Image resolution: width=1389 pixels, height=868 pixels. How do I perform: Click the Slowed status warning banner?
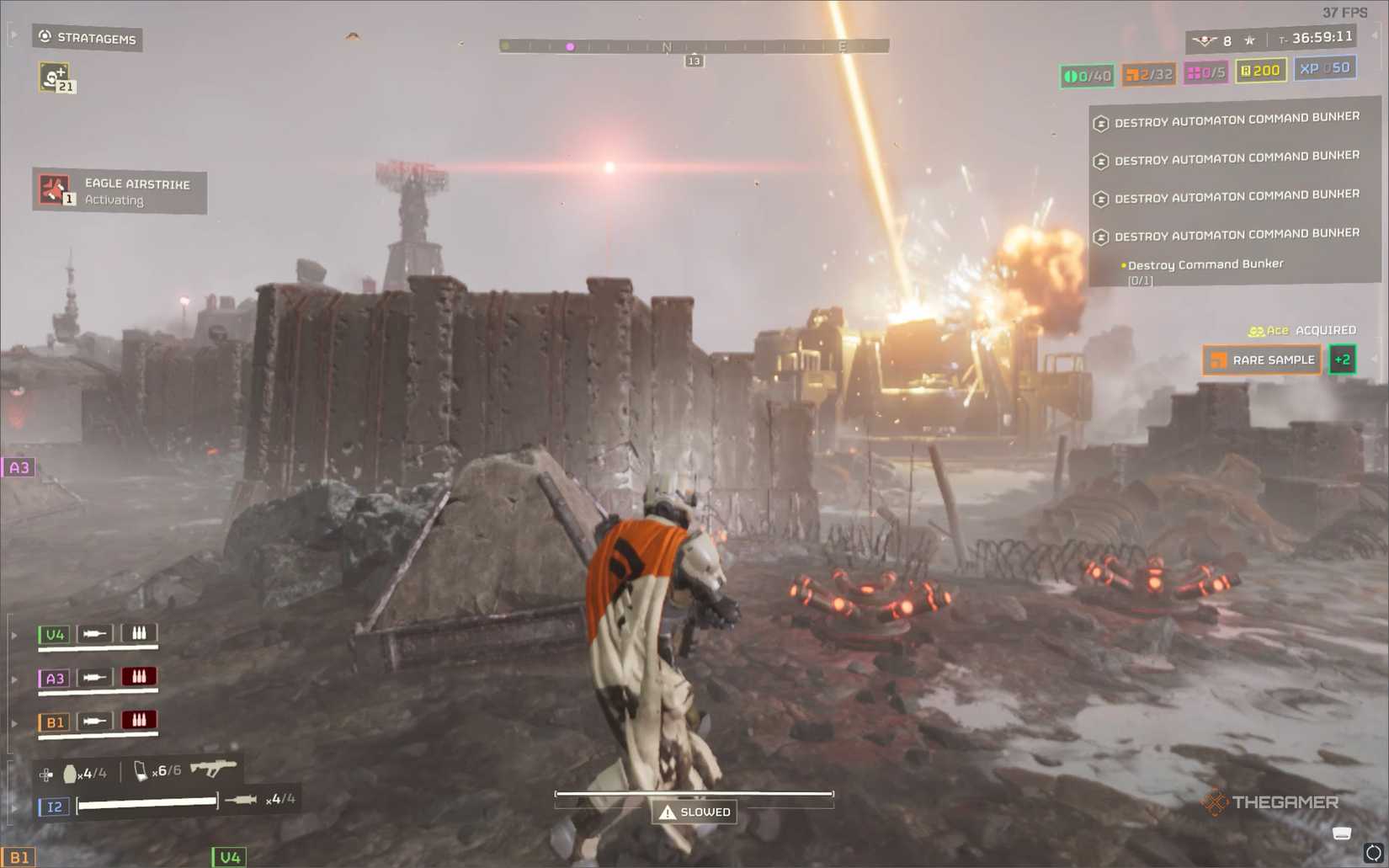point(693,812)
